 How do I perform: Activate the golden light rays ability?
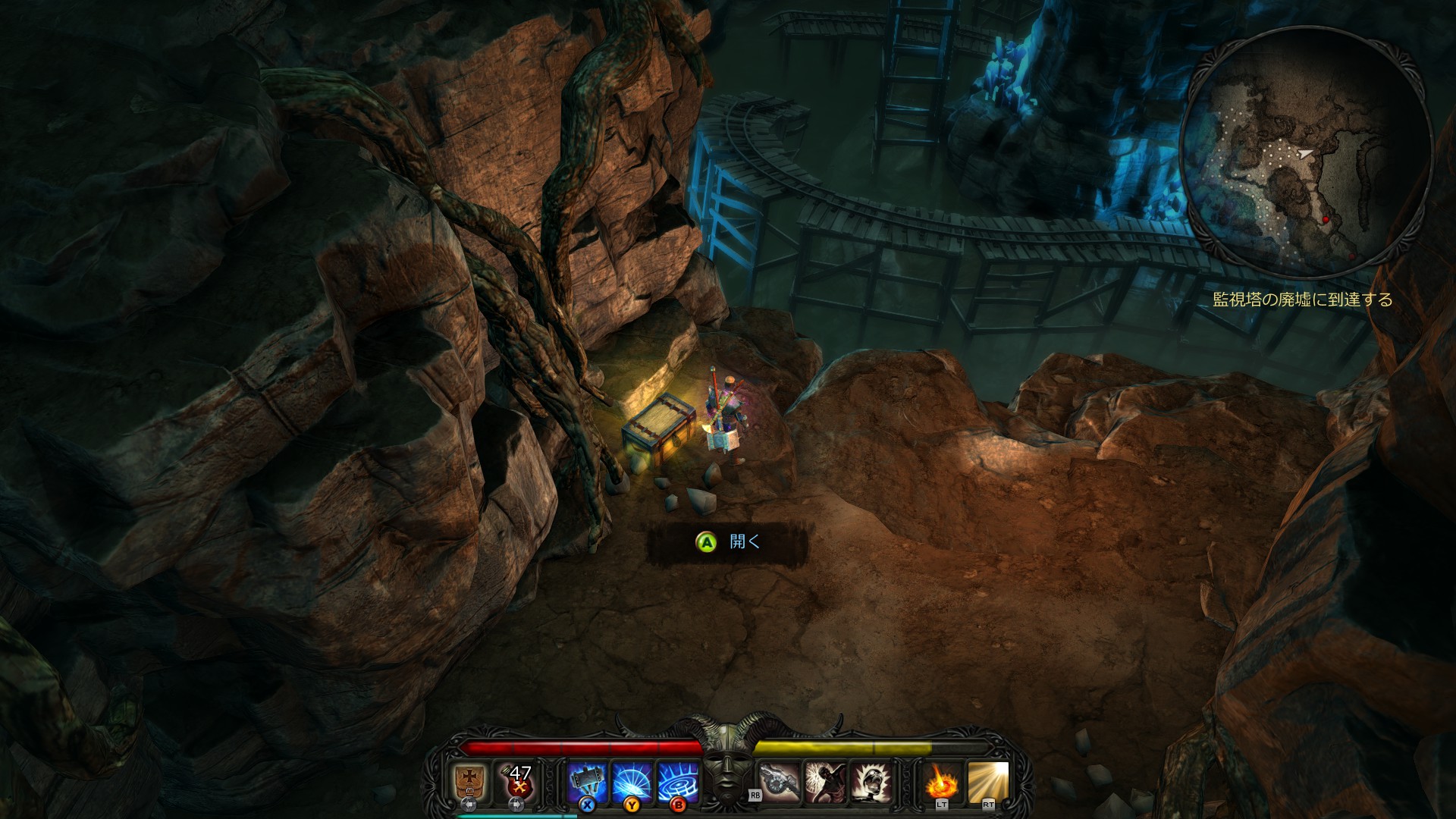tap(988, 782)
